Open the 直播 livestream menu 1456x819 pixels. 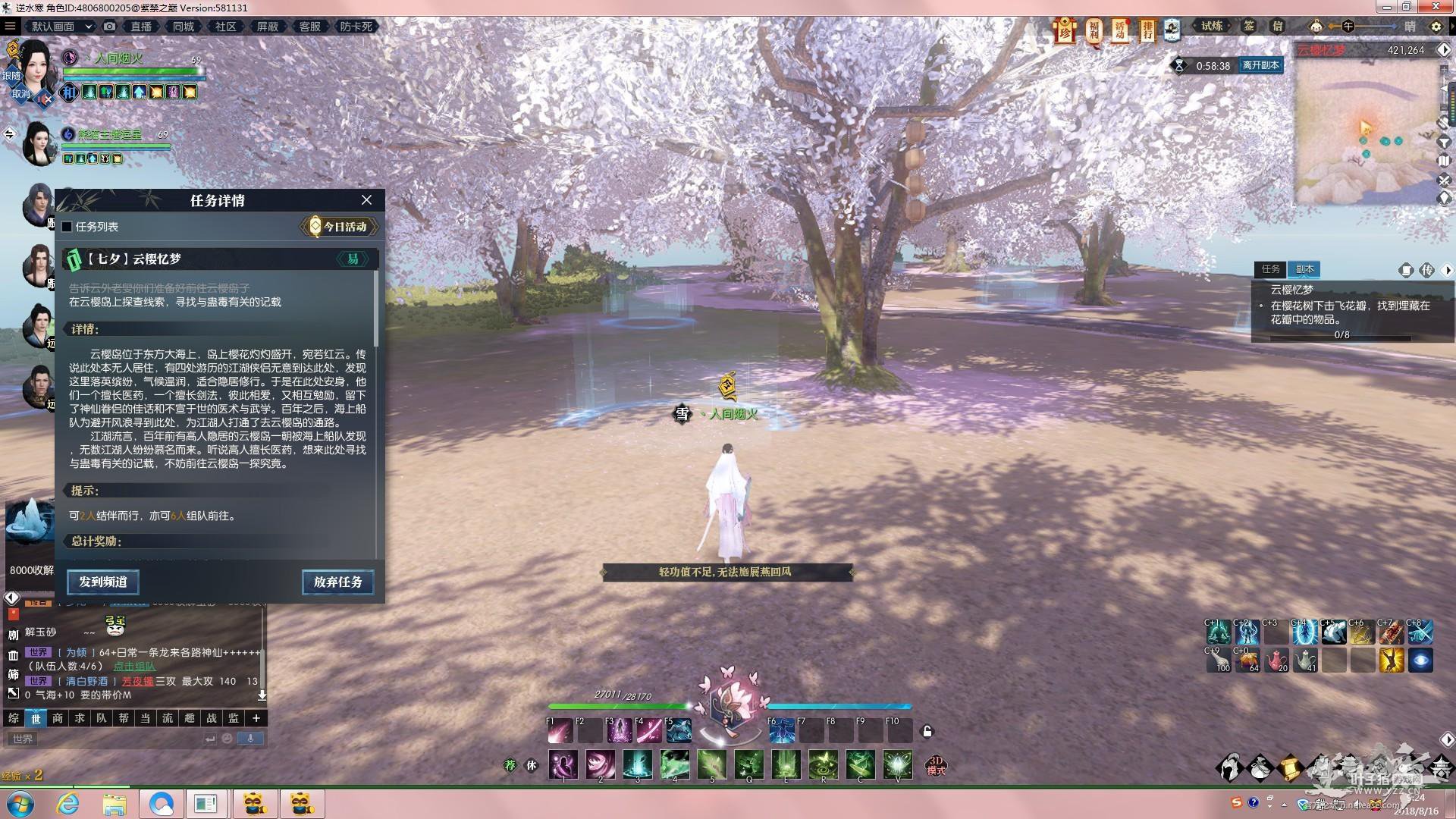pos(141,27)
